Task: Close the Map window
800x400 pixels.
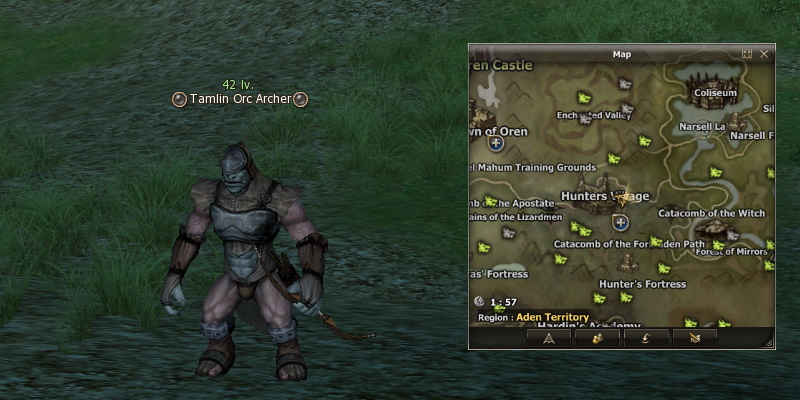Action: (x=764, y=54)
